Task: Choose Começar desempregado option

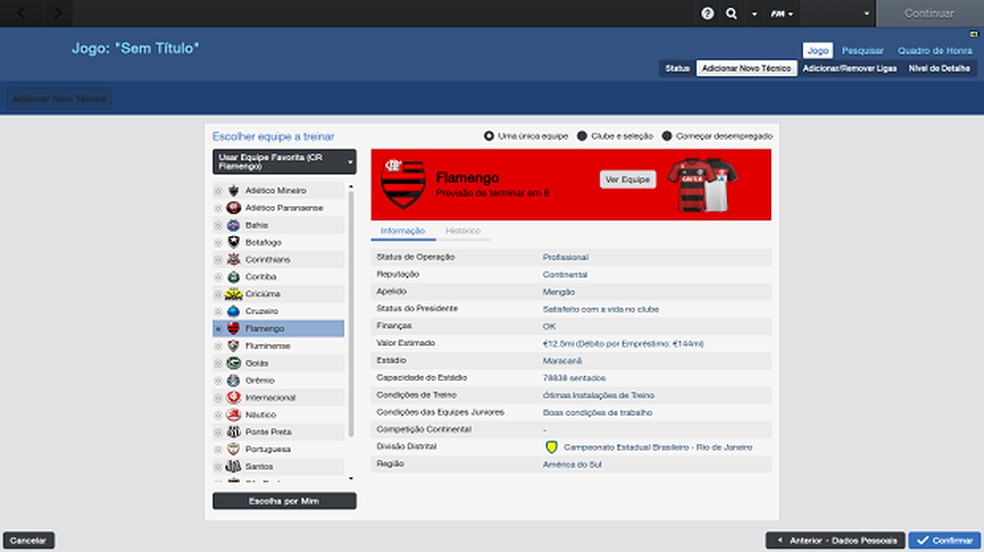Action: [717, 136]
